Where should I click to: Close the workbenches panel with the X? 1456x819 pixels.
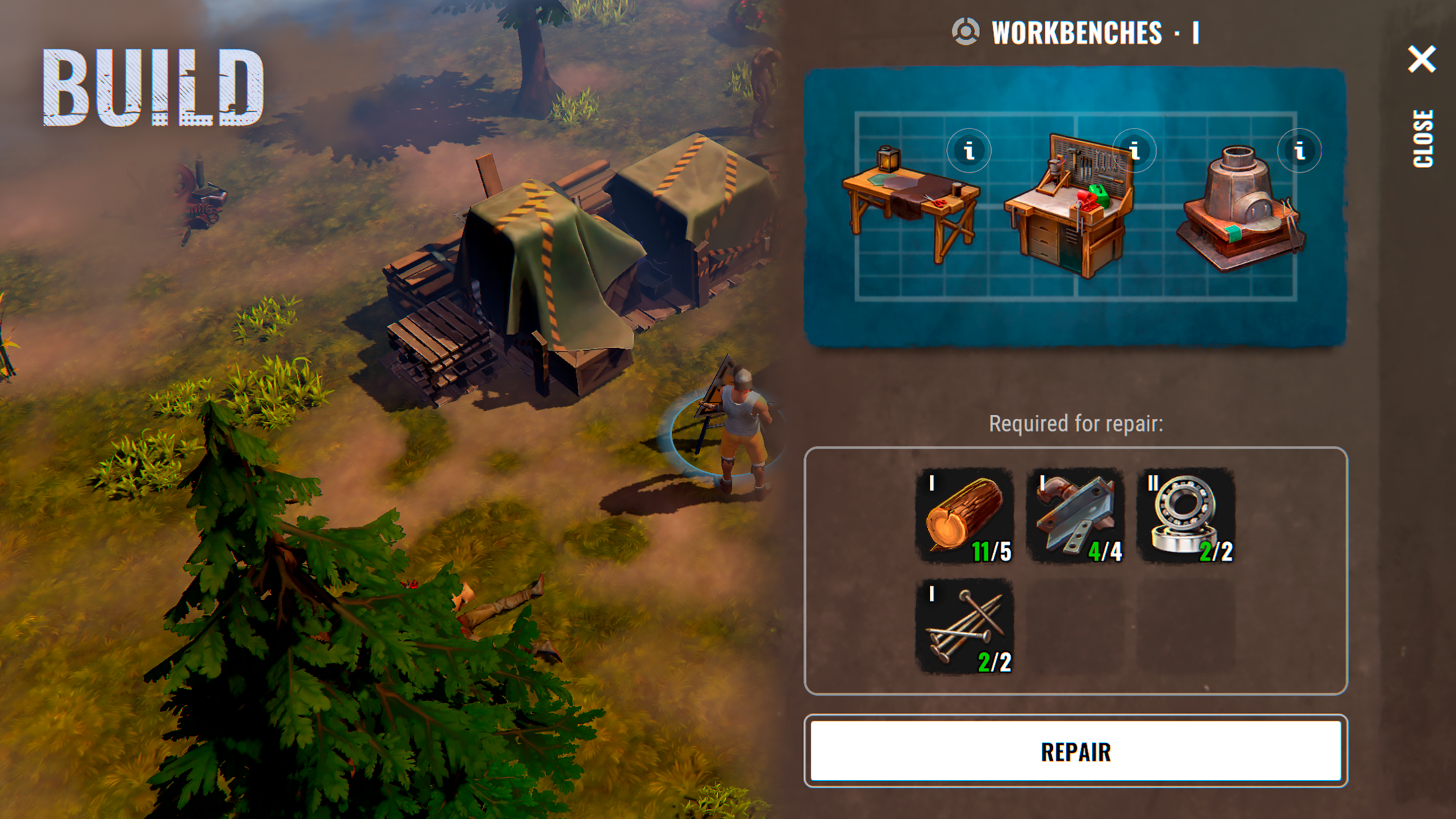tap(1421, 59)
